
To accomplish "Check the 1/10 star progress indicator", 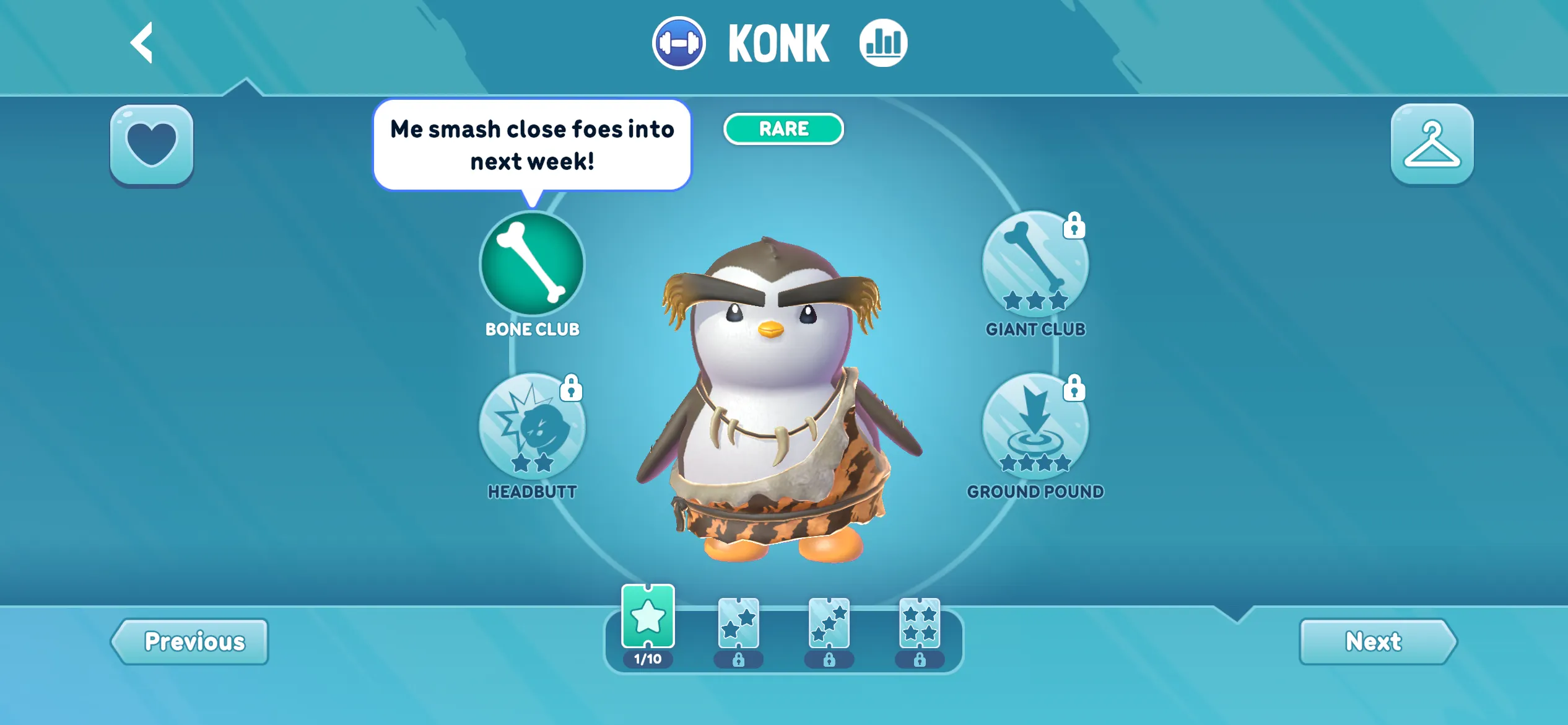I will click(x=648, y=658).
